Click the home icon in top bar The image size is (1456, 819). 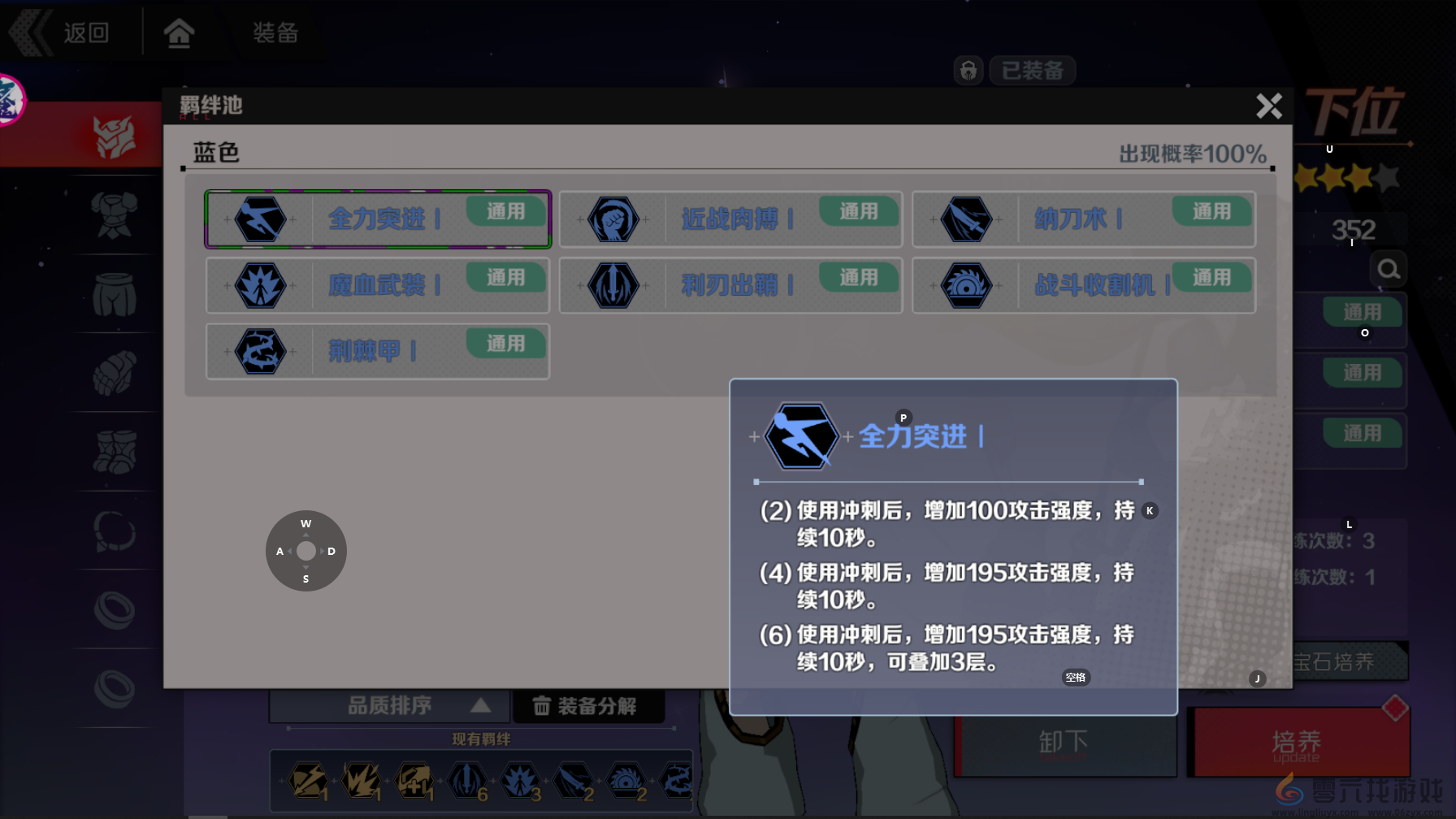point(179,31)
